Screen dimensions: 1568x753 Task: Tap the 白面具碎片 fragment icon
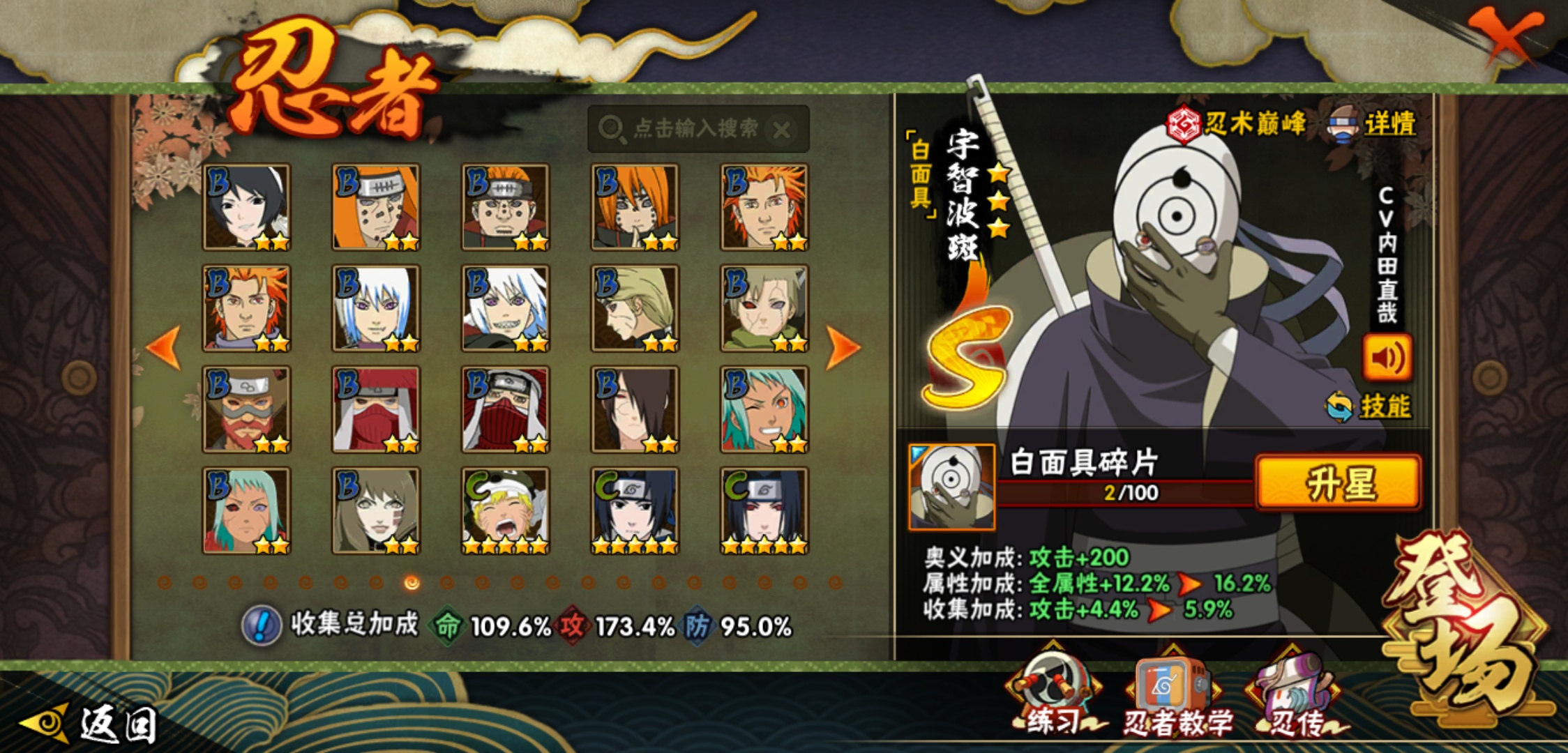pyautogui.click(x=951, y=487)
